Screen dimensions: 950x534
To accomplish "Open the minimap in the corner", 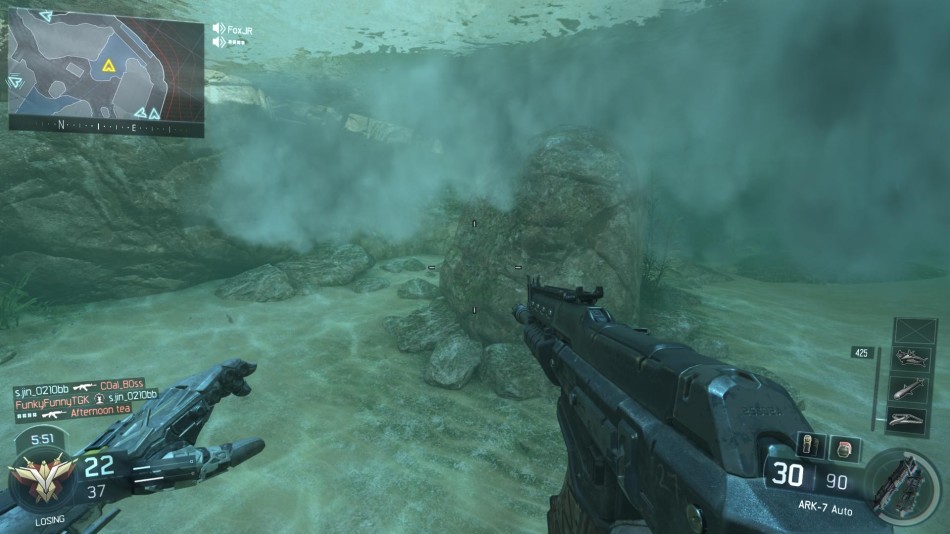I will click(x=106, y=68).
